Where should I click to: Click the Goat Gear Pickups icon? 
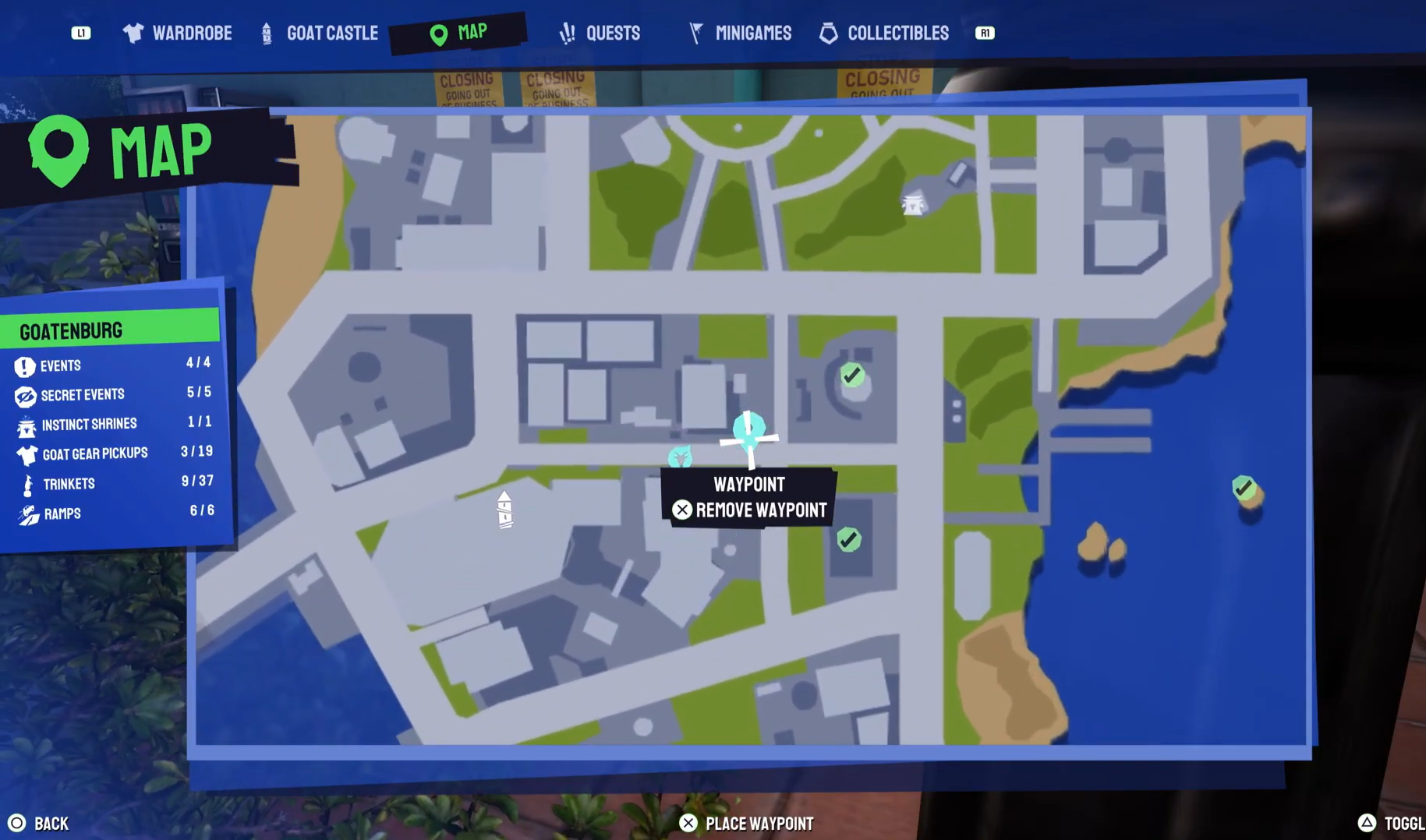point(25,454)
